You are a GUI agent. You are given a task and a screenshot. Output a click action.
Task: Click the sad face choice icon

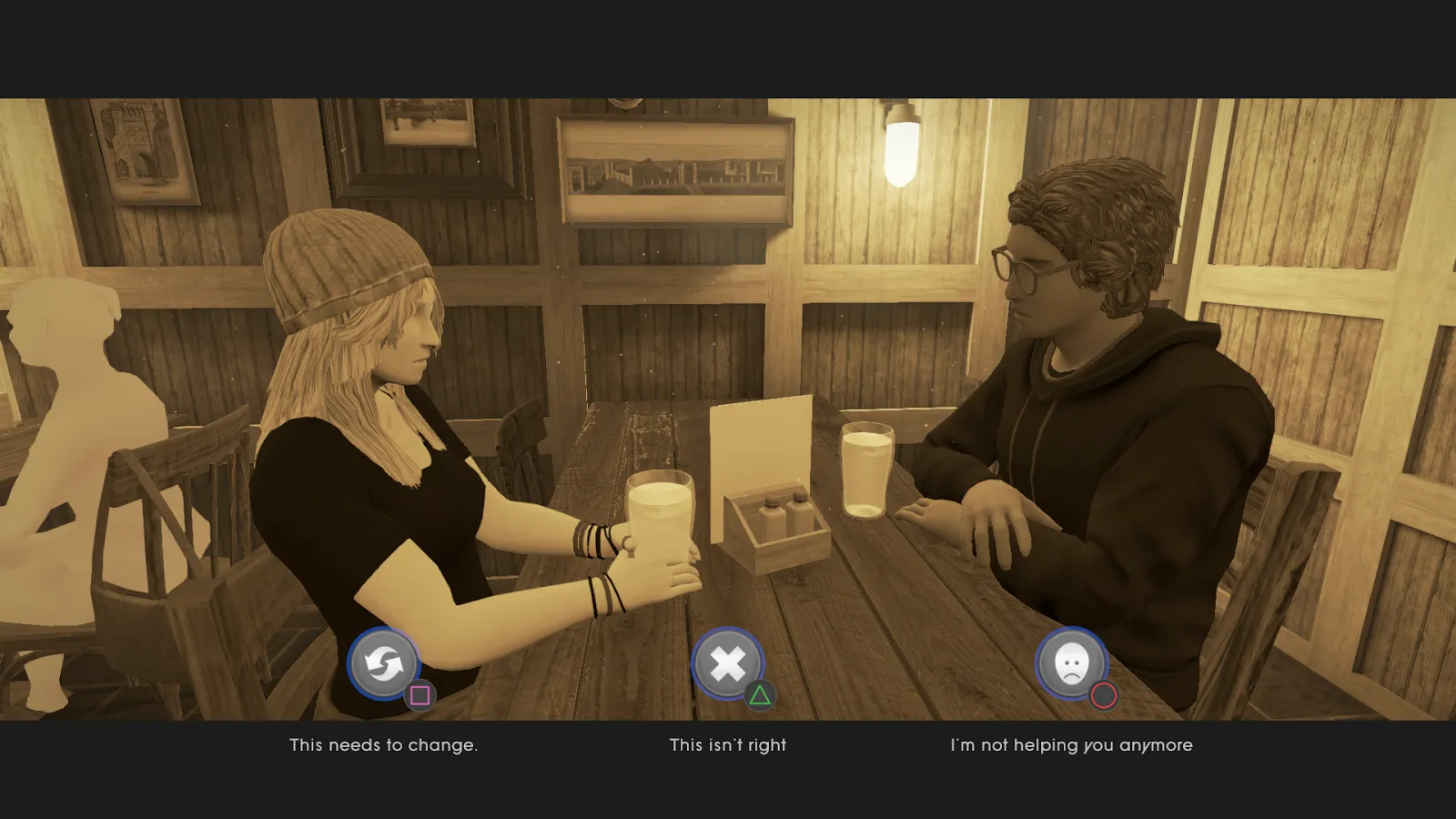1071,663
